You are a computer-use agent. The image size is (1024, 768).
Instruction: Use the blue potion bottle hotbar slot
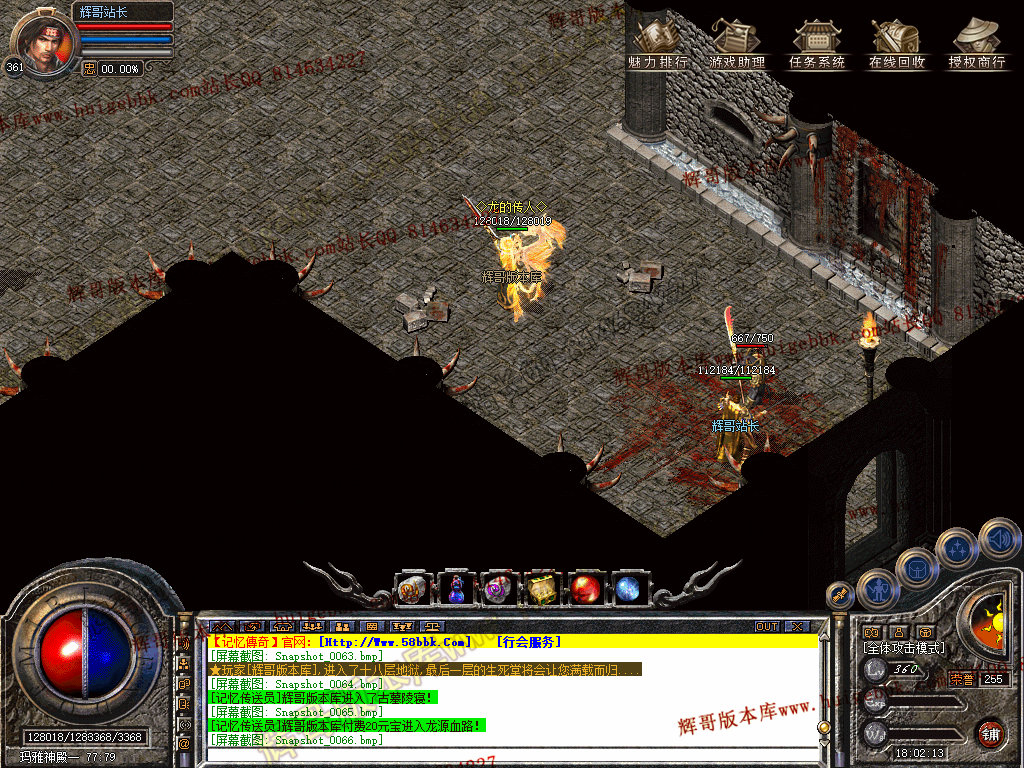tap(456, 589)
